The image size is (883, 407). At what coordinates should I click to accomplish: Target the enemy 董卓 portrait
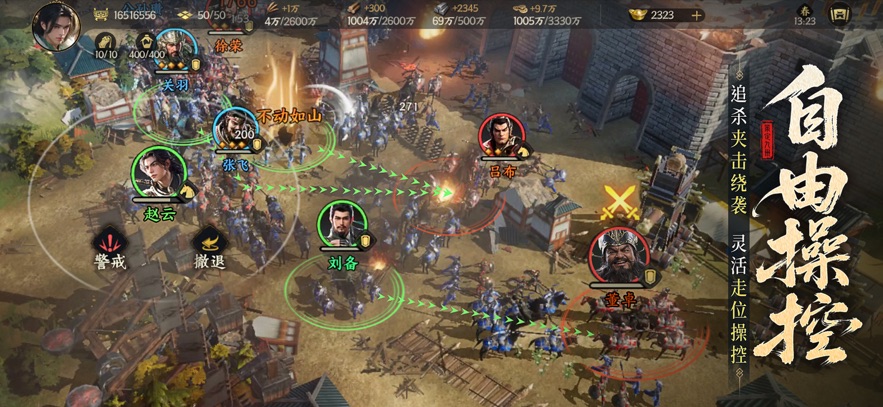(x=616, y=254)
